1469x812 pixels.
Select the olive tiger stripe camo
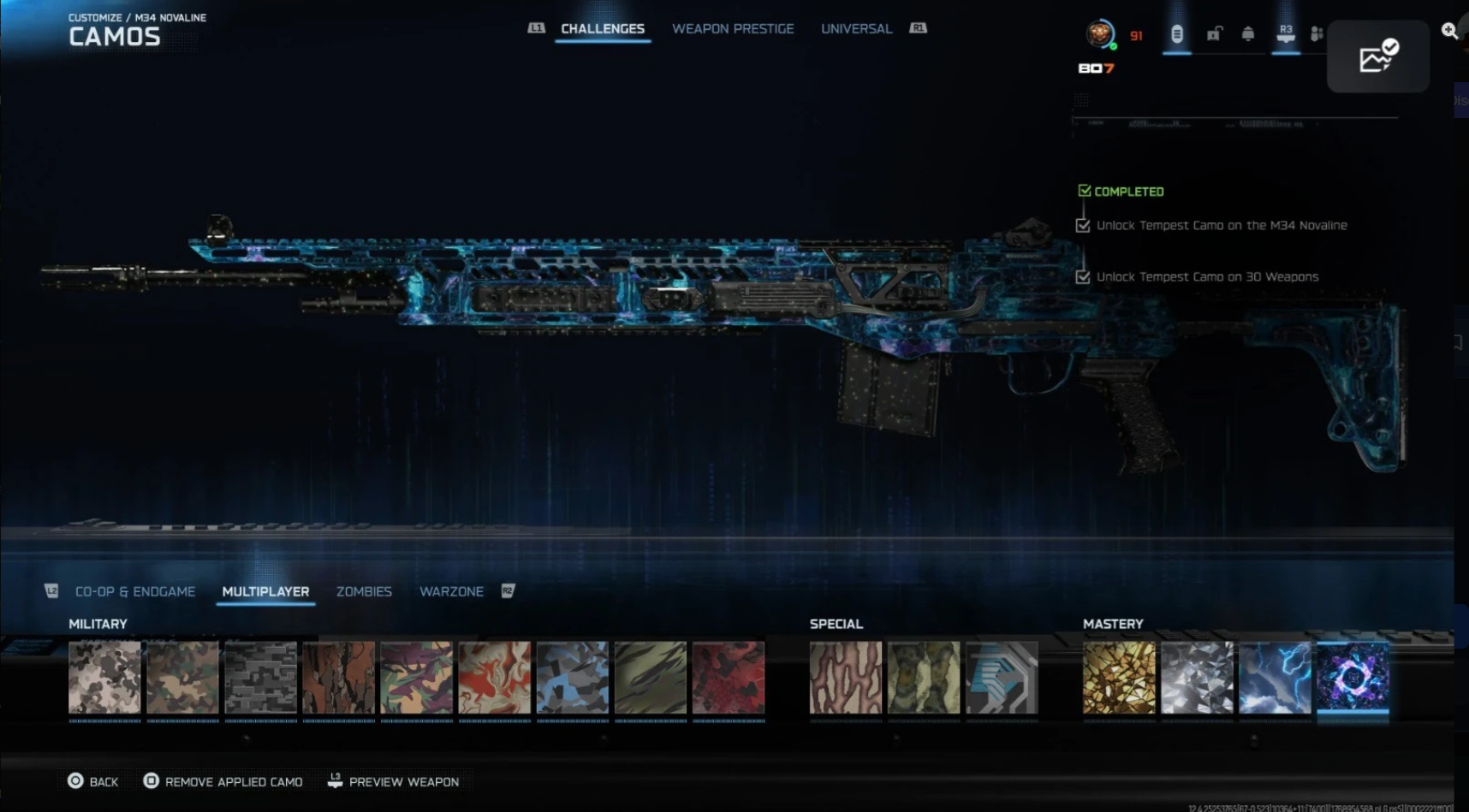651,678
